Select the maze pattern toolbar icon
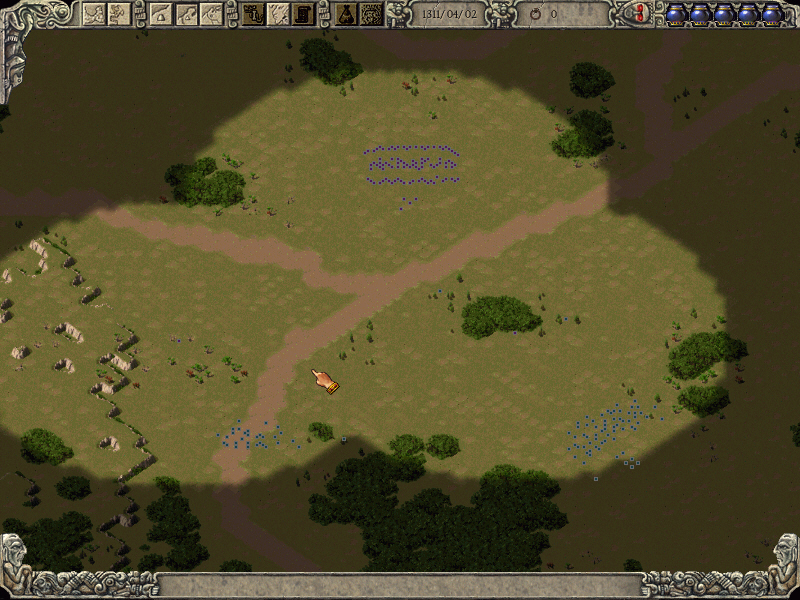 (371, 13)
